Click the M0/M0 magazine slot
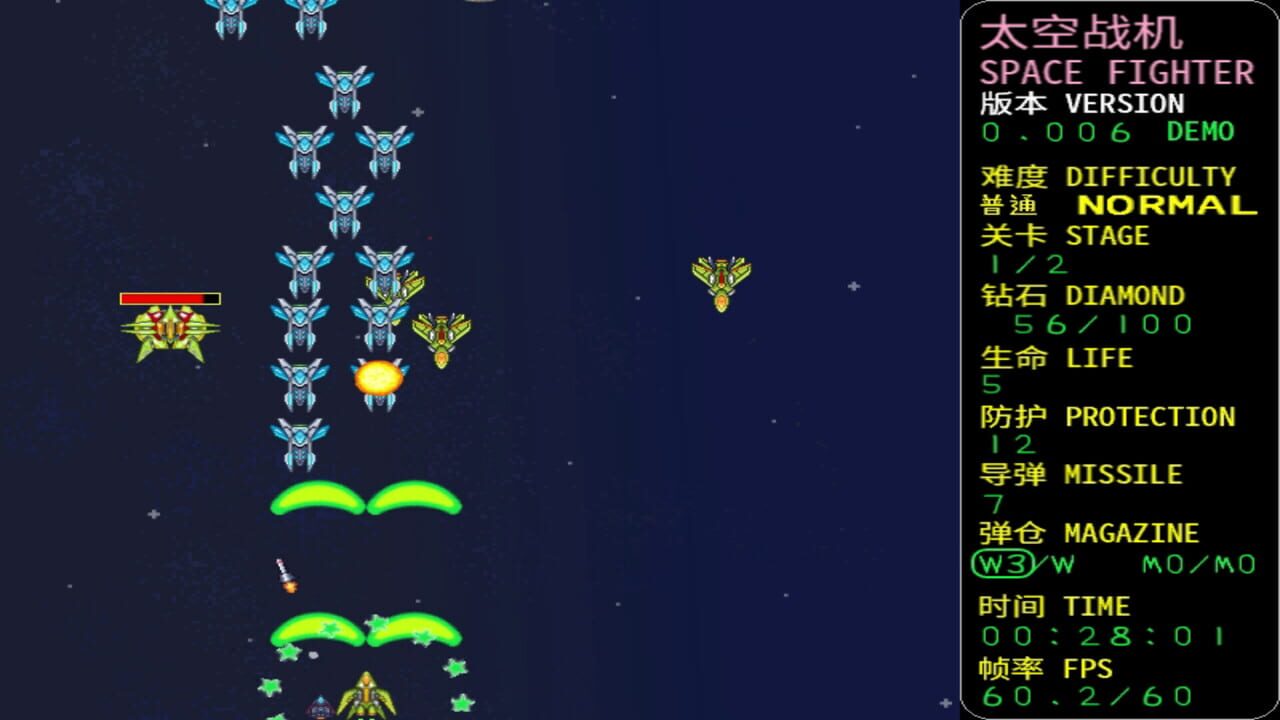This screenshot has height=720, width=1280. (1200, 563)
